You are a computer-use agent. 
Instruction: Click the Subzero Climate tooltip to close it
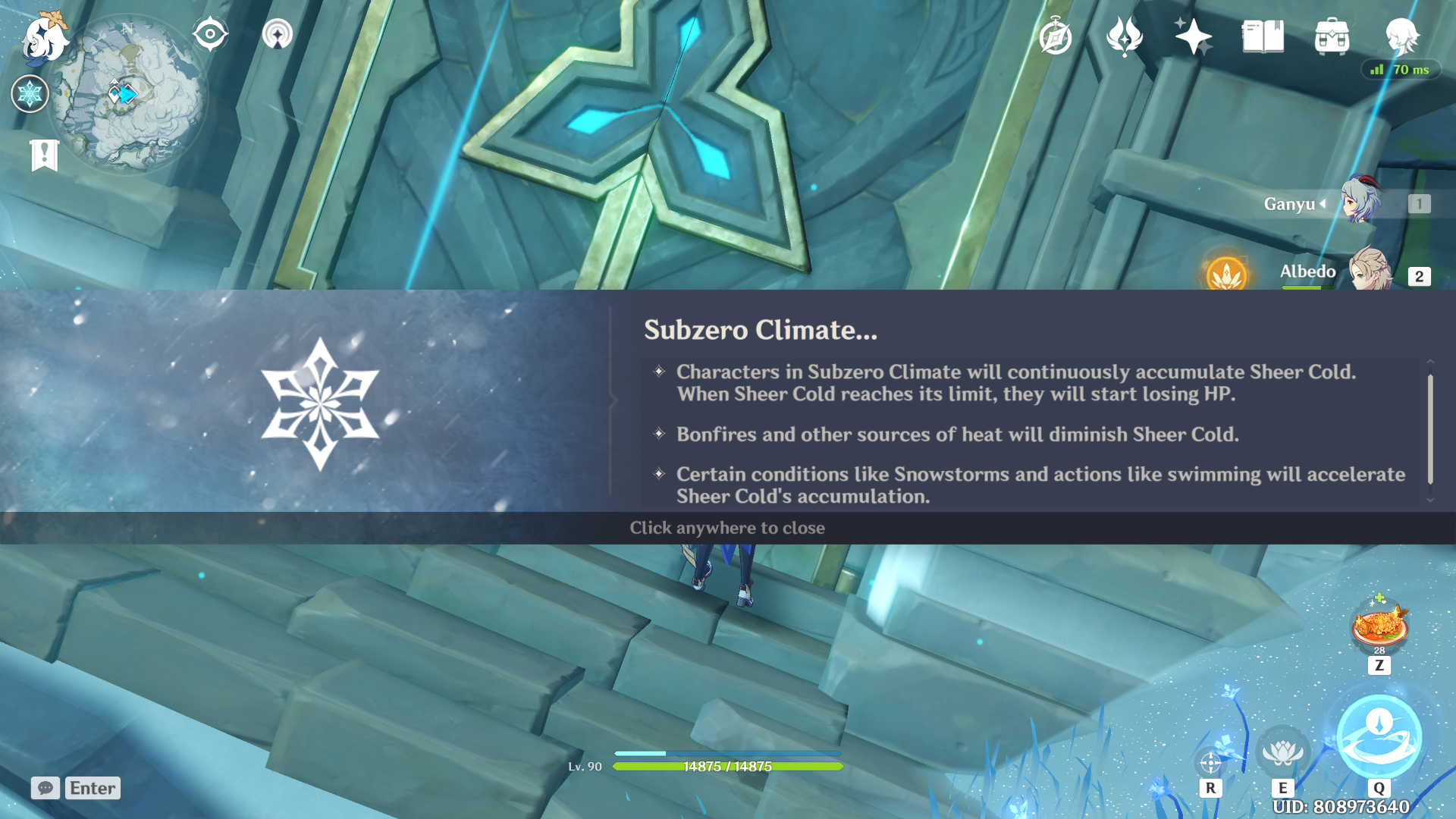tap(726, 528)
